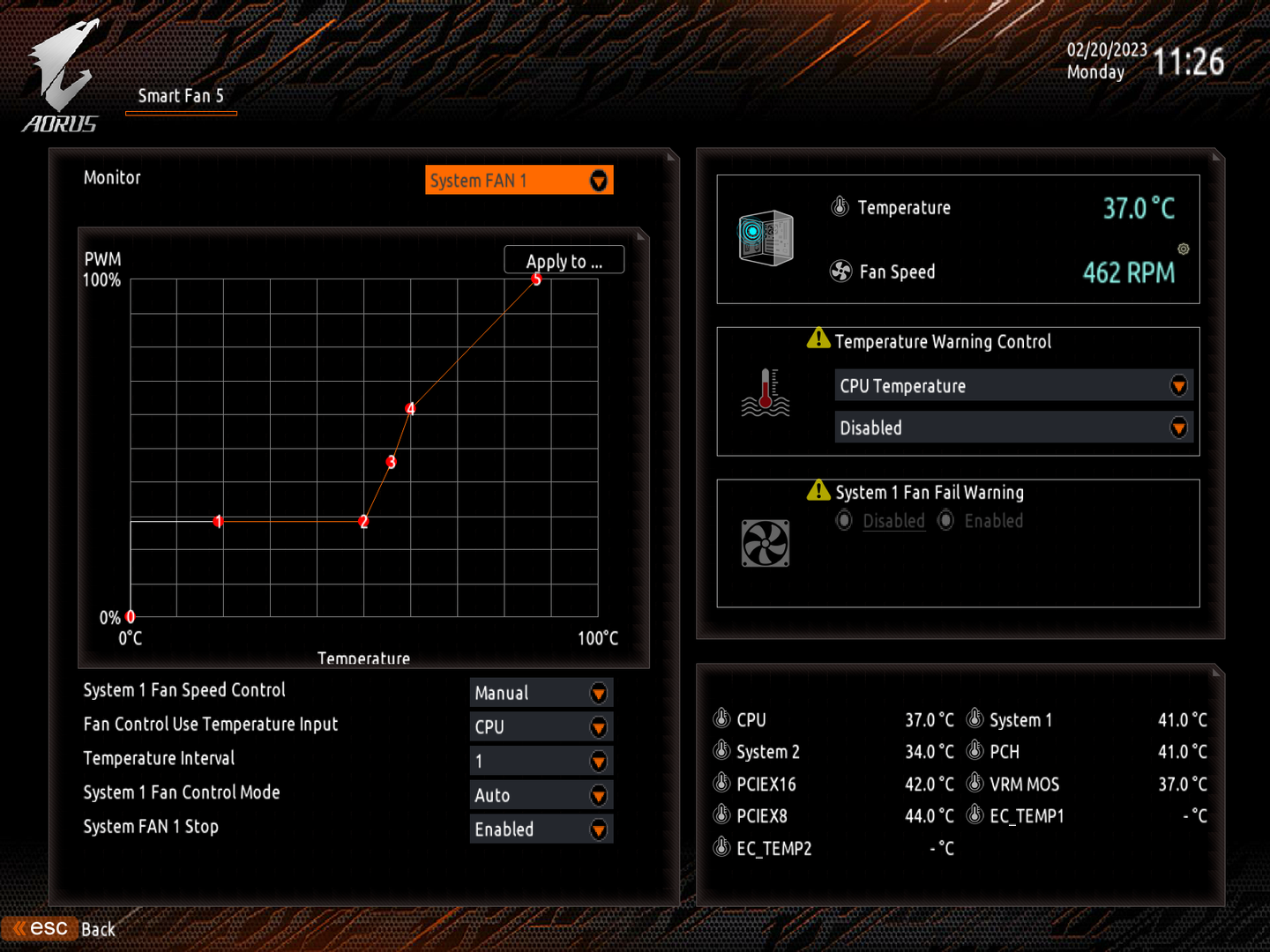Select fan curve point 4
The width and height of the screenshot is (1270, 952).
410,408
